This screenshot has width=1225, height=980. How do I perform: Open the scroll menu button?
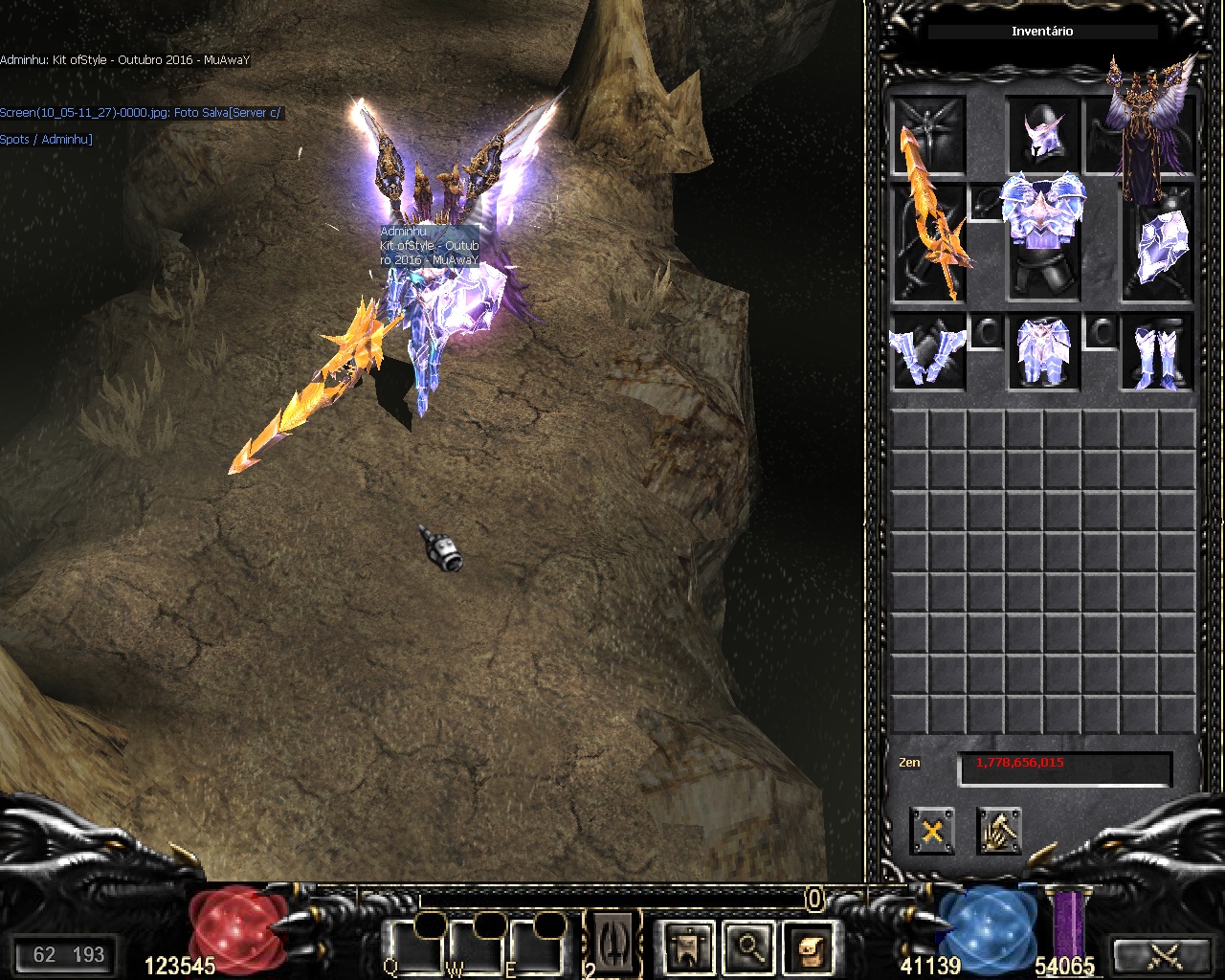click(x=811, y=947)
